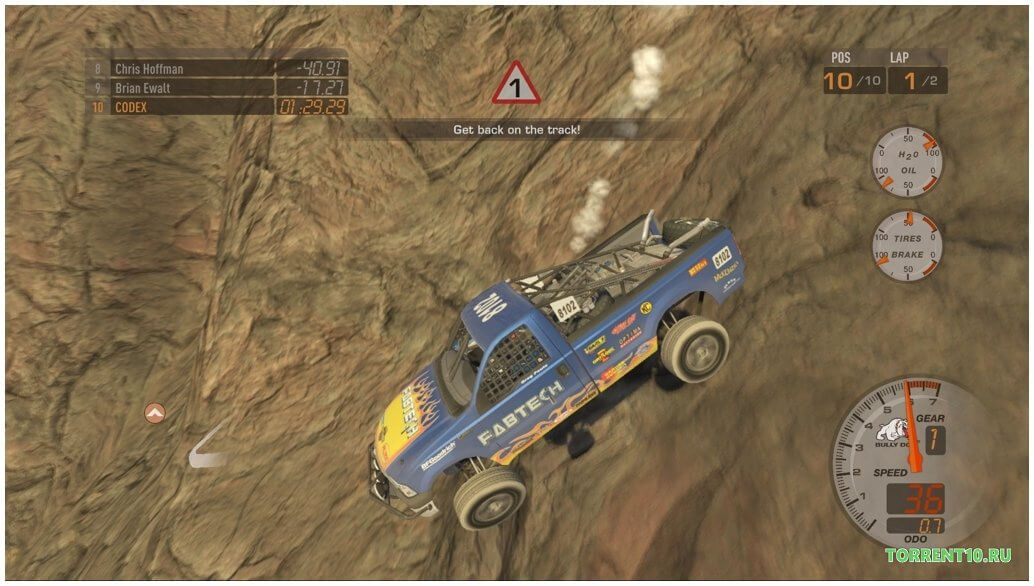Select Brian Ewalt's leaderboard row
The image size is (1034, 586).
[216, 88]
